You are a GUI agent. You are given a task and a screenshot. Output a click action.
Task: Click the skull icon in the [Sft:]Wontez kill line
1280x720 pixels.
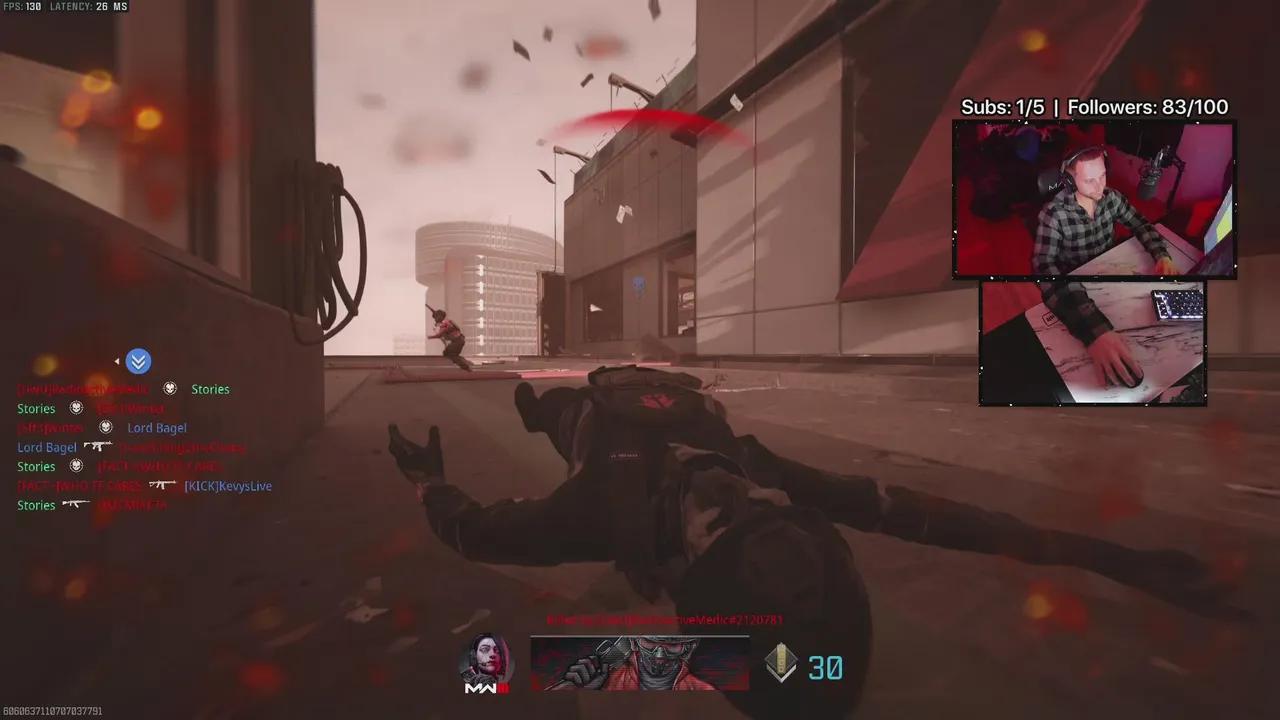point(104,428)
